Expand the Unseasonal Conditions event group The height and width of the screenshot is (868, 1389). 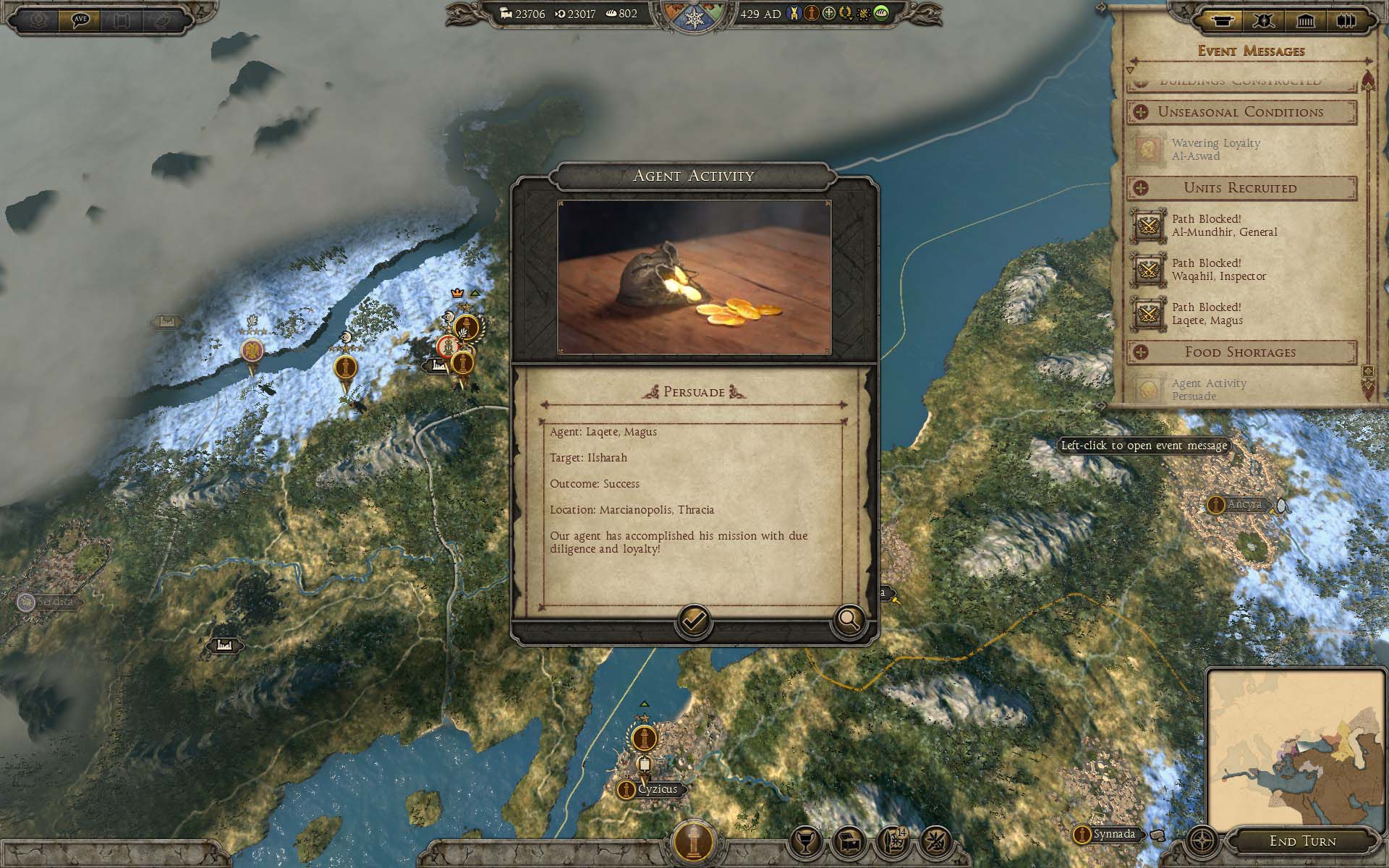(x=1141, y=112)
